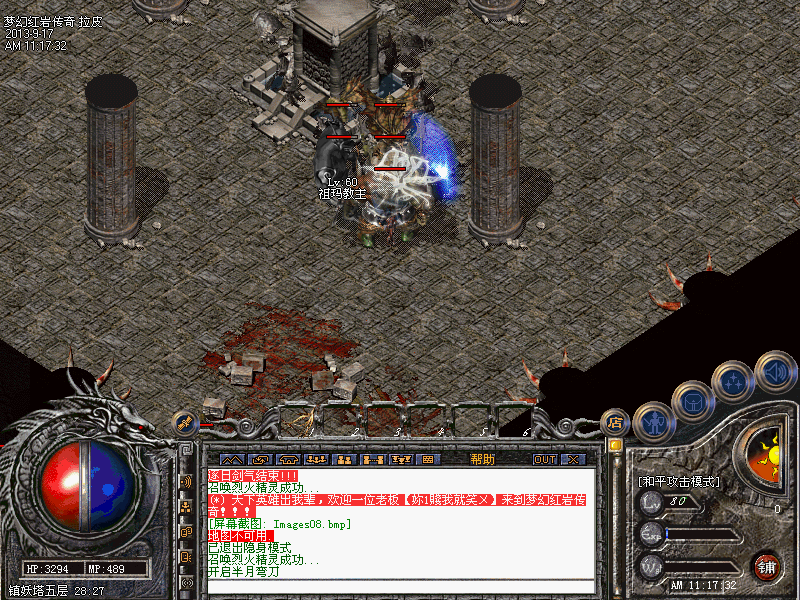Viewport: 800px width, 600px height.
Task: Toggle the signal-wave chat filter icon
Action: 187,482
